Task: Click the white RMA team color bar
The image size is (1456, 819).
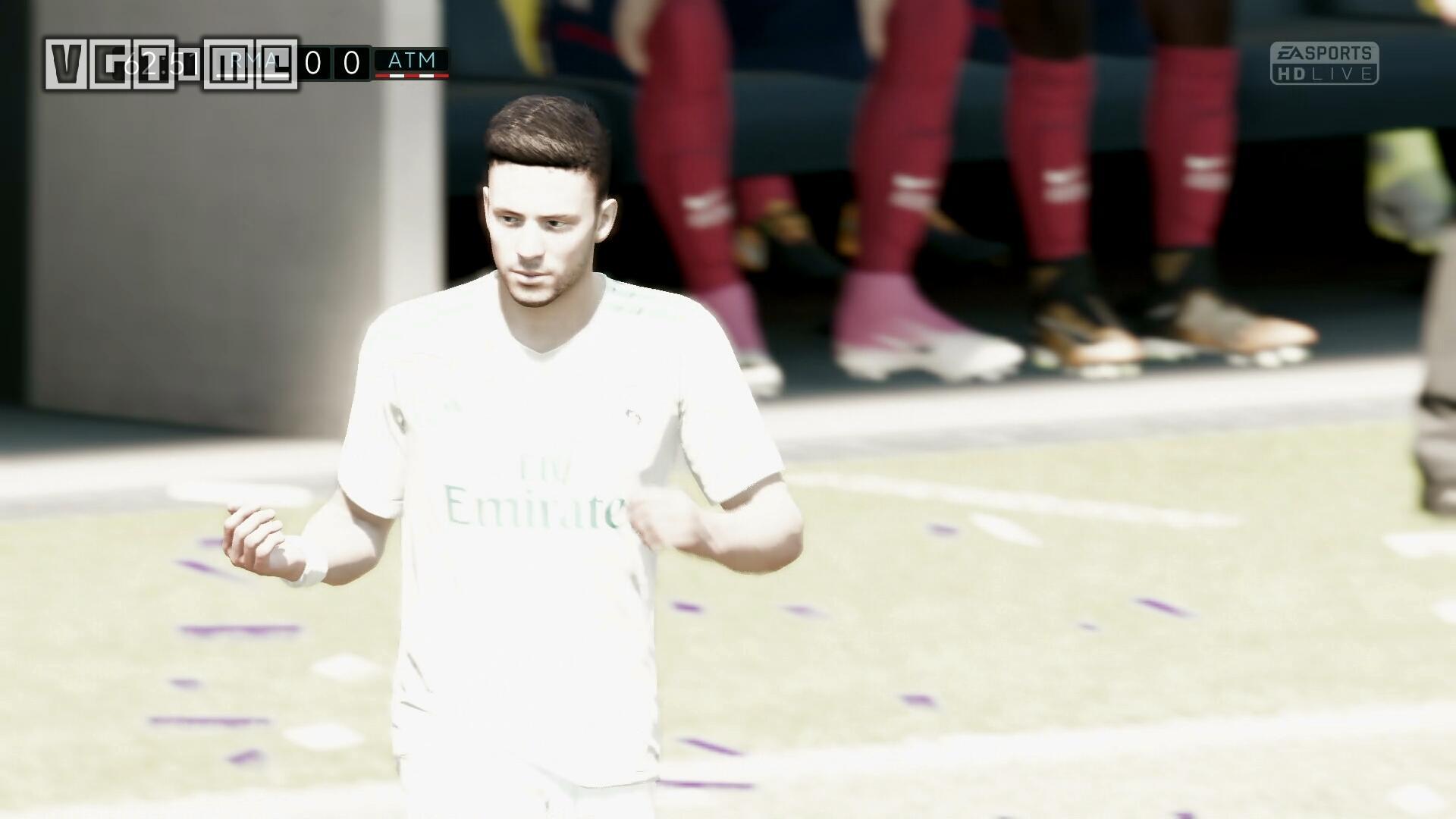Action: (254, 75)
